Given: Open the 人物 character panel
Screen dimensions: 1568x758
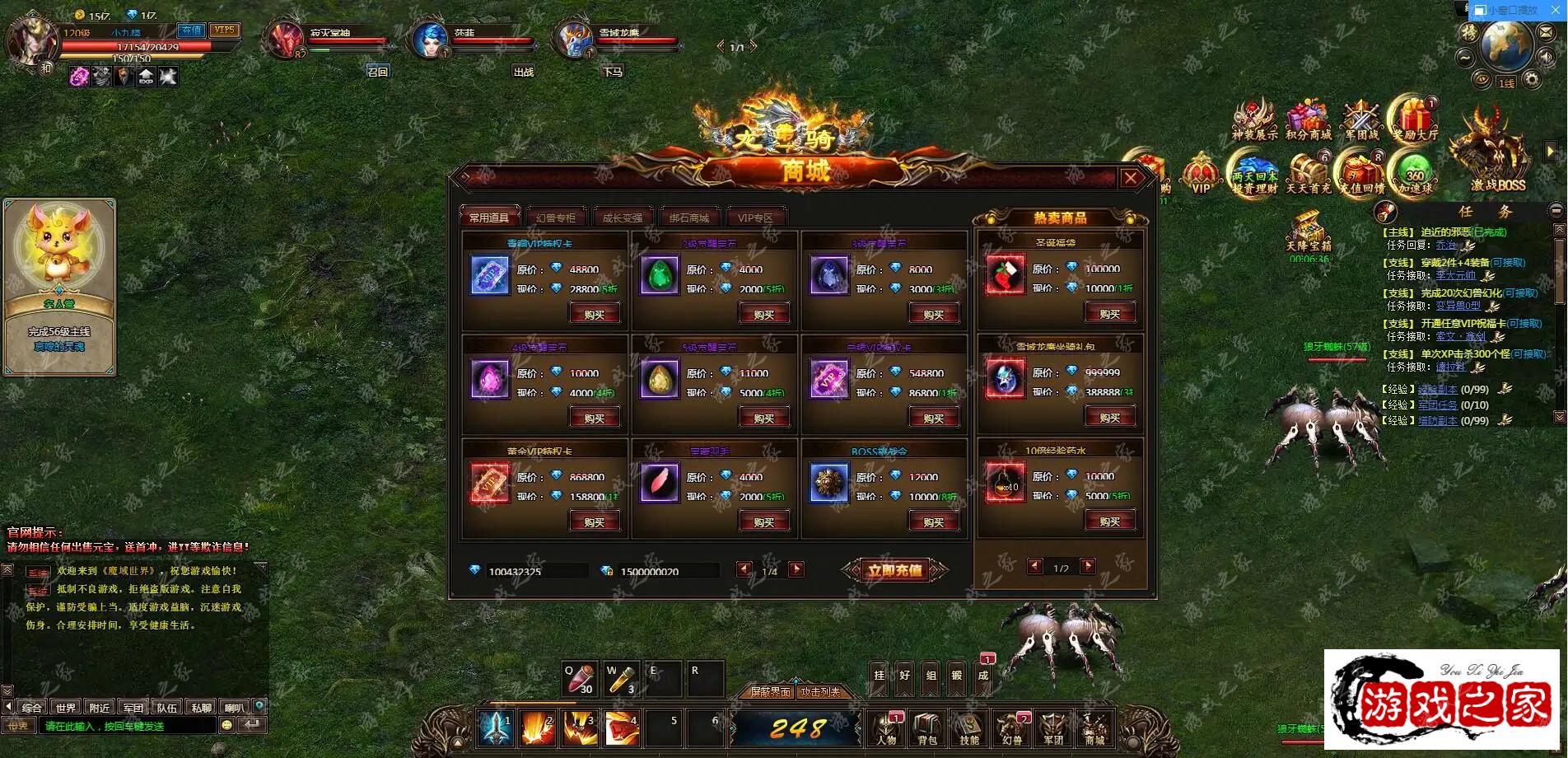Looking at the screenshot, I should point(886,728).
